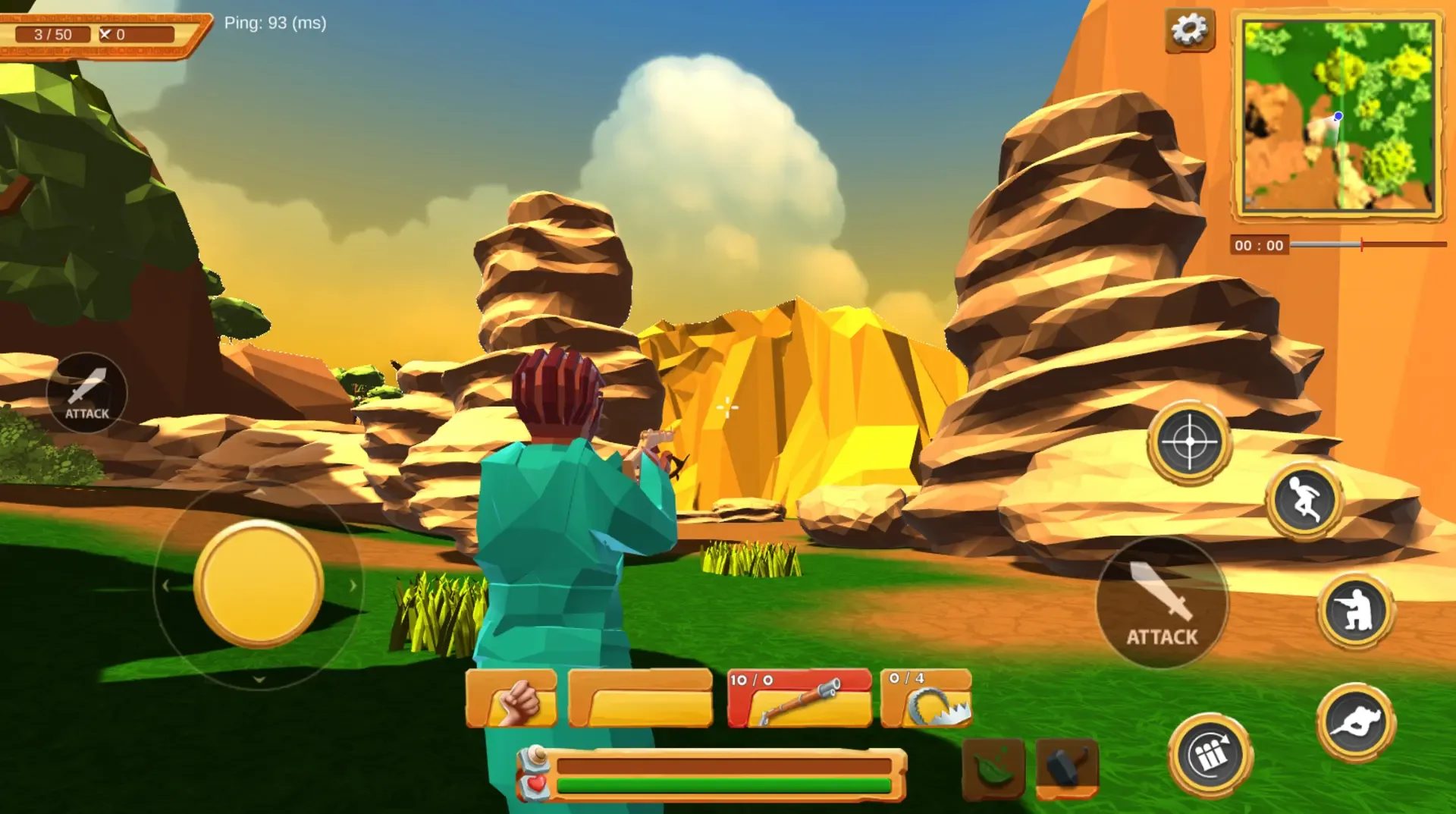Tap the aim crosshair scope icon
Screen dimensions: 1456x814
pos(1189,442)
